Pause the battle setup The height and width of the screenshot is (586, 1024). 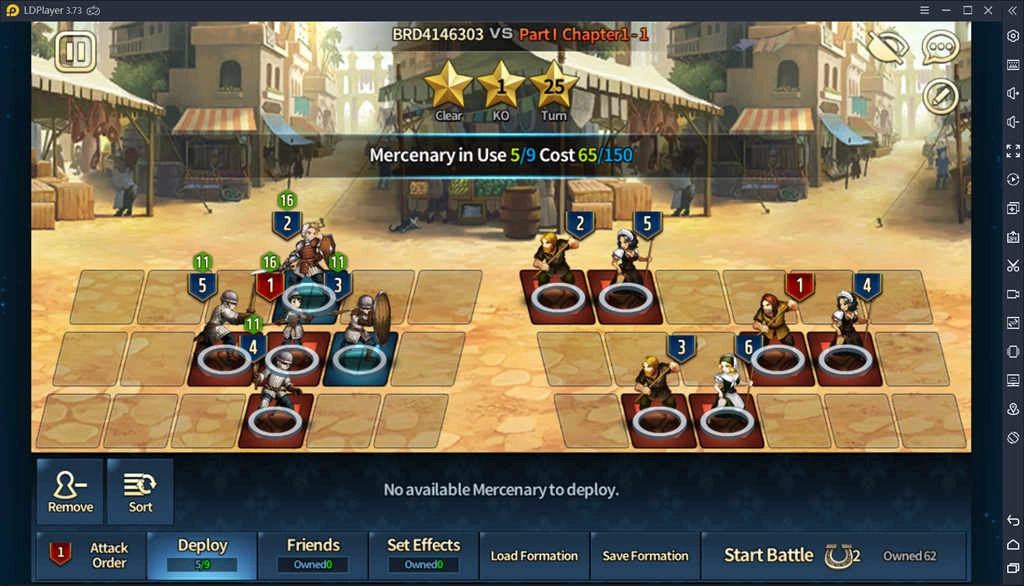click(74, 51)
